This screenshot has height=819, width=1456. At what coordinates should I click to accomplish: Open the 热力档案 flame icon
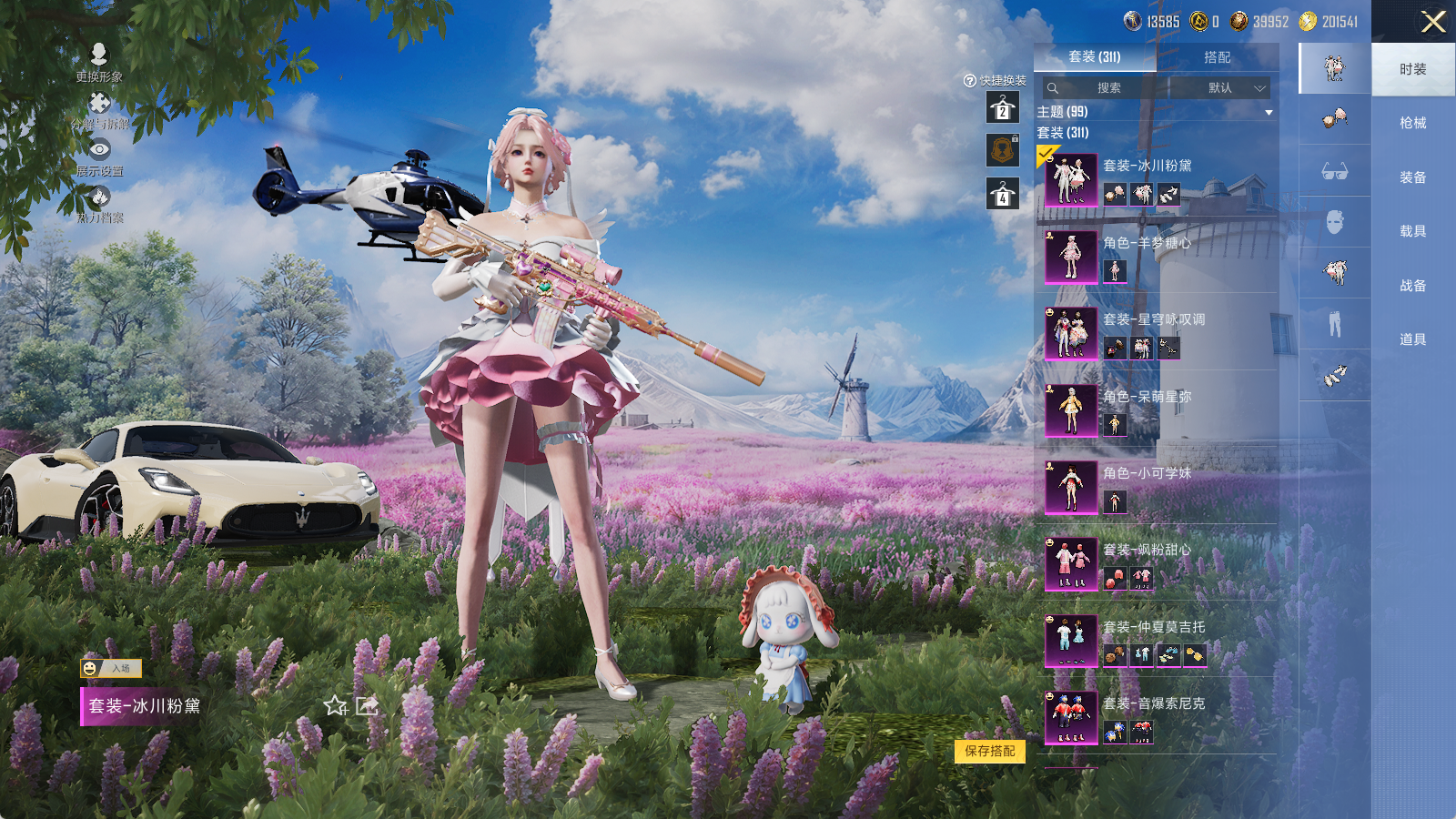coord(99,204)
